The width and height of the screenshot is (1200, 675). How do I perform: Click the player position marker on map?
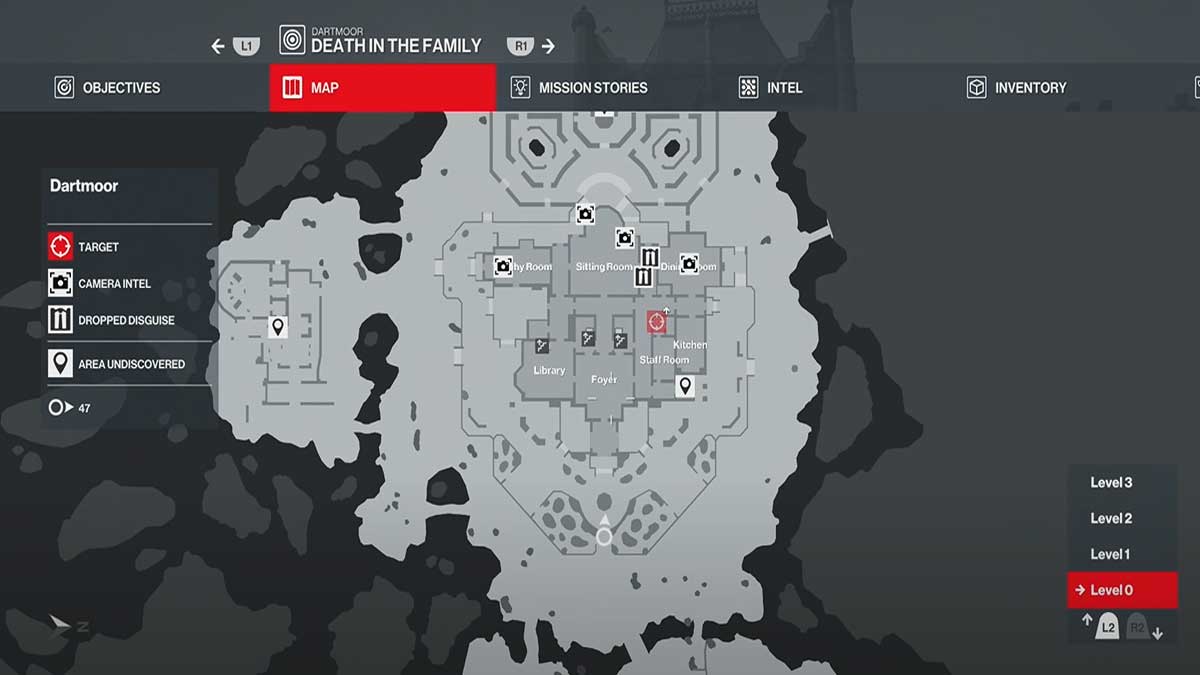tap(604, 536)
